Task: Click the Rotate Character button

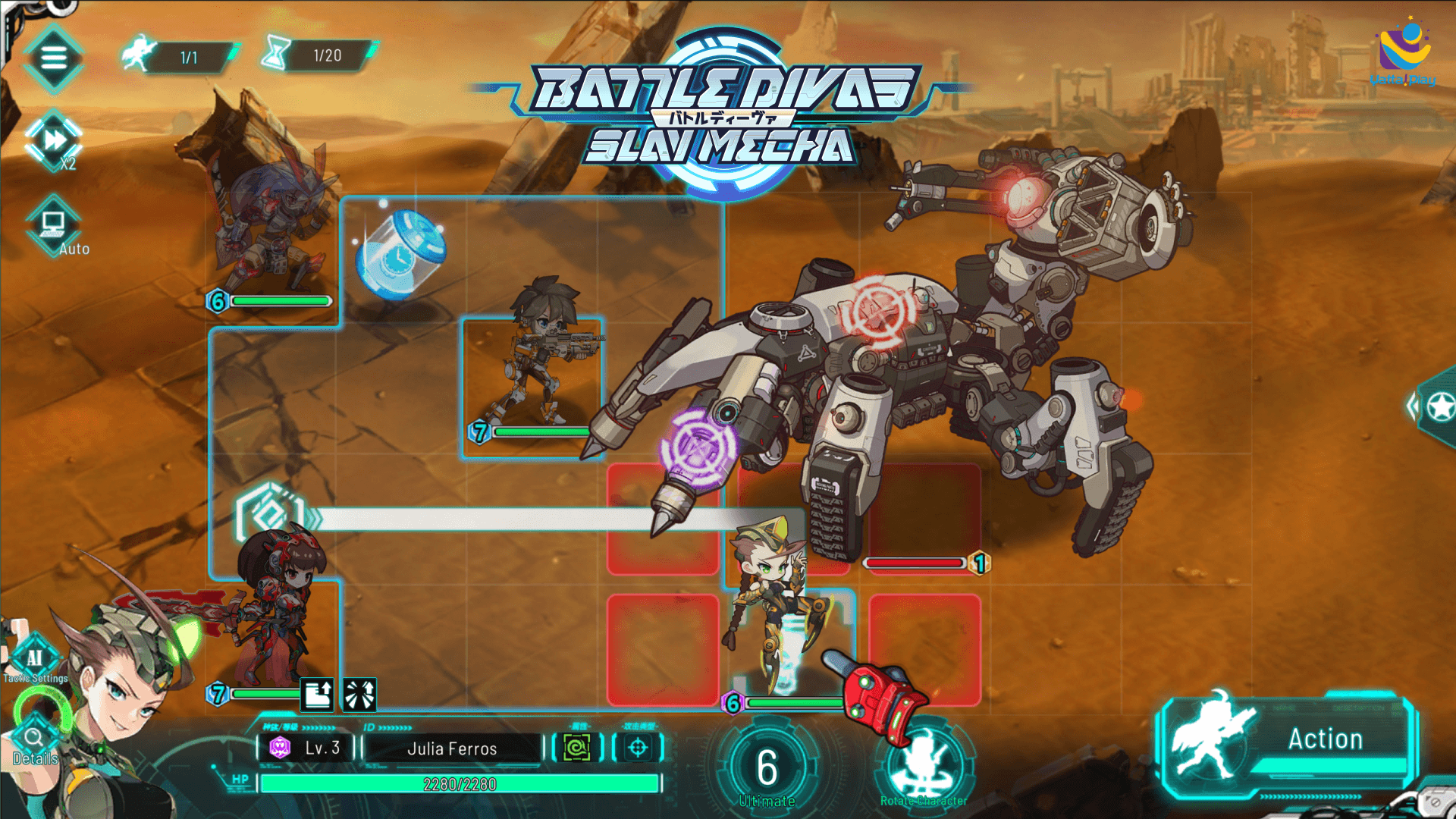Action: click(923, 766)
